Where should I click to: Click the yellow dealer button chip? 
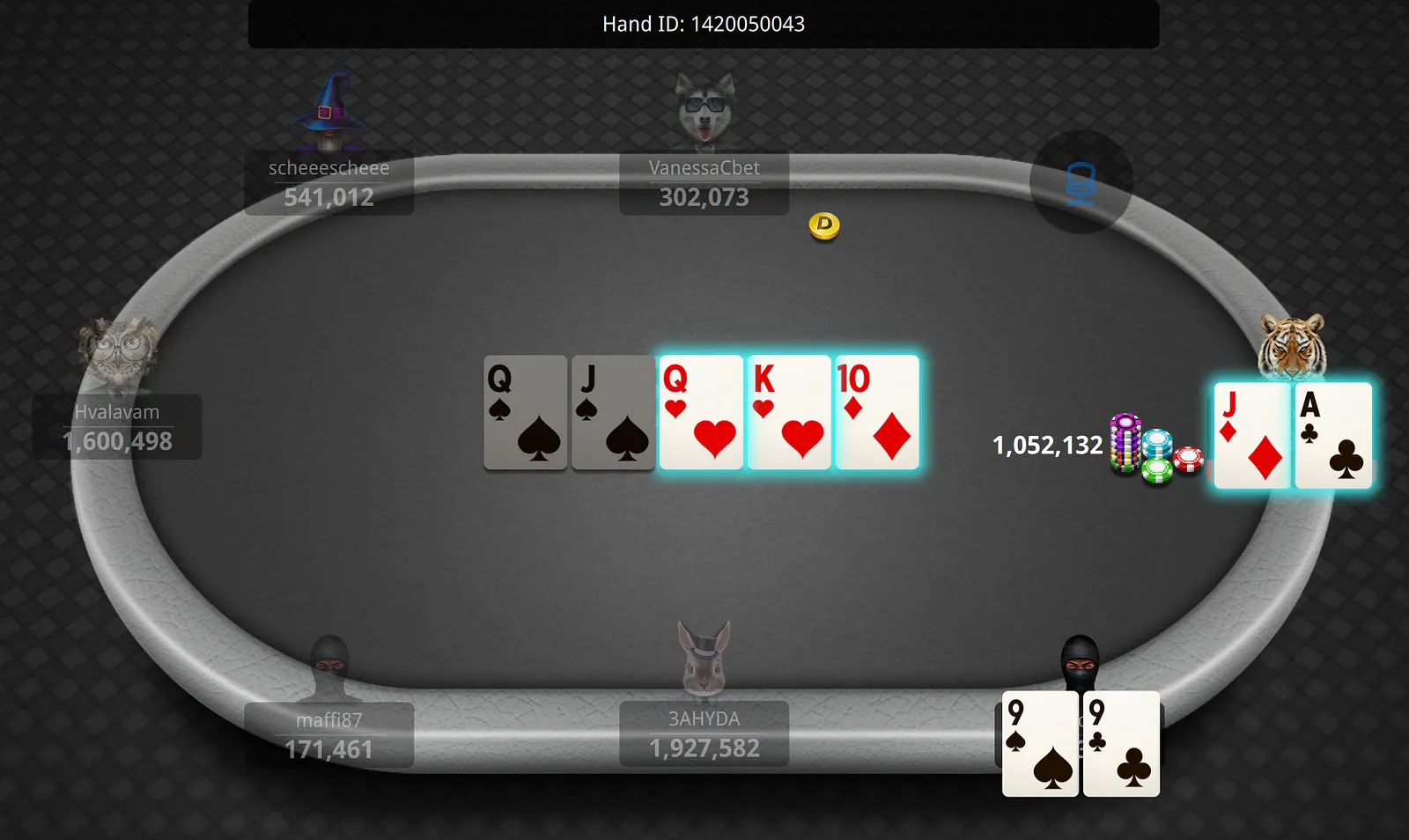824,225
